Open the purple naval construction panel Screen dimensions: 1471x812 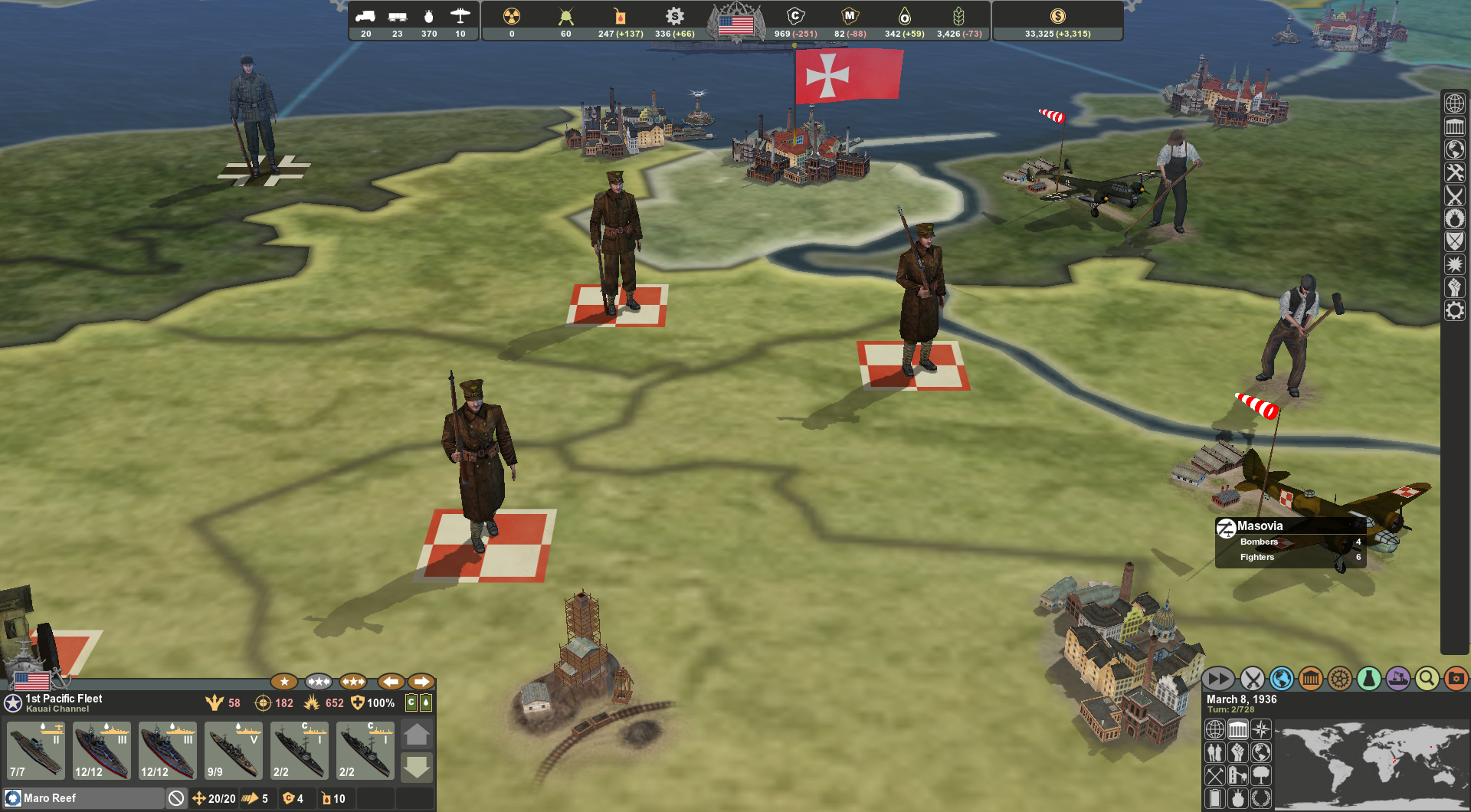[1398, 678]
